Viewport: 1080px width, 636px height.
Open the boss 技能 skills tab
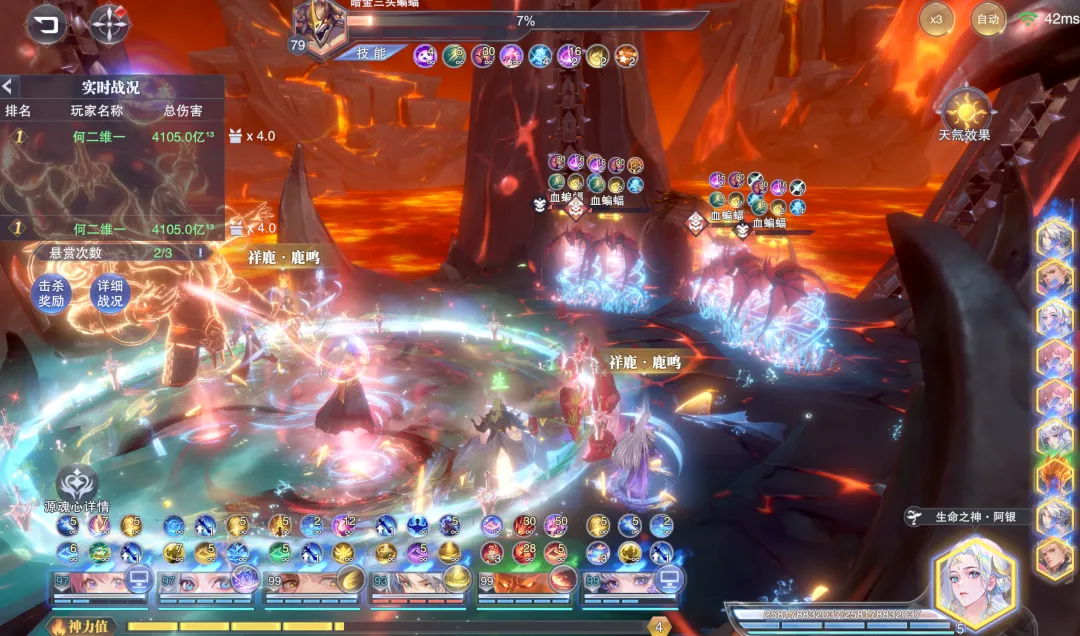coord(370,53)
